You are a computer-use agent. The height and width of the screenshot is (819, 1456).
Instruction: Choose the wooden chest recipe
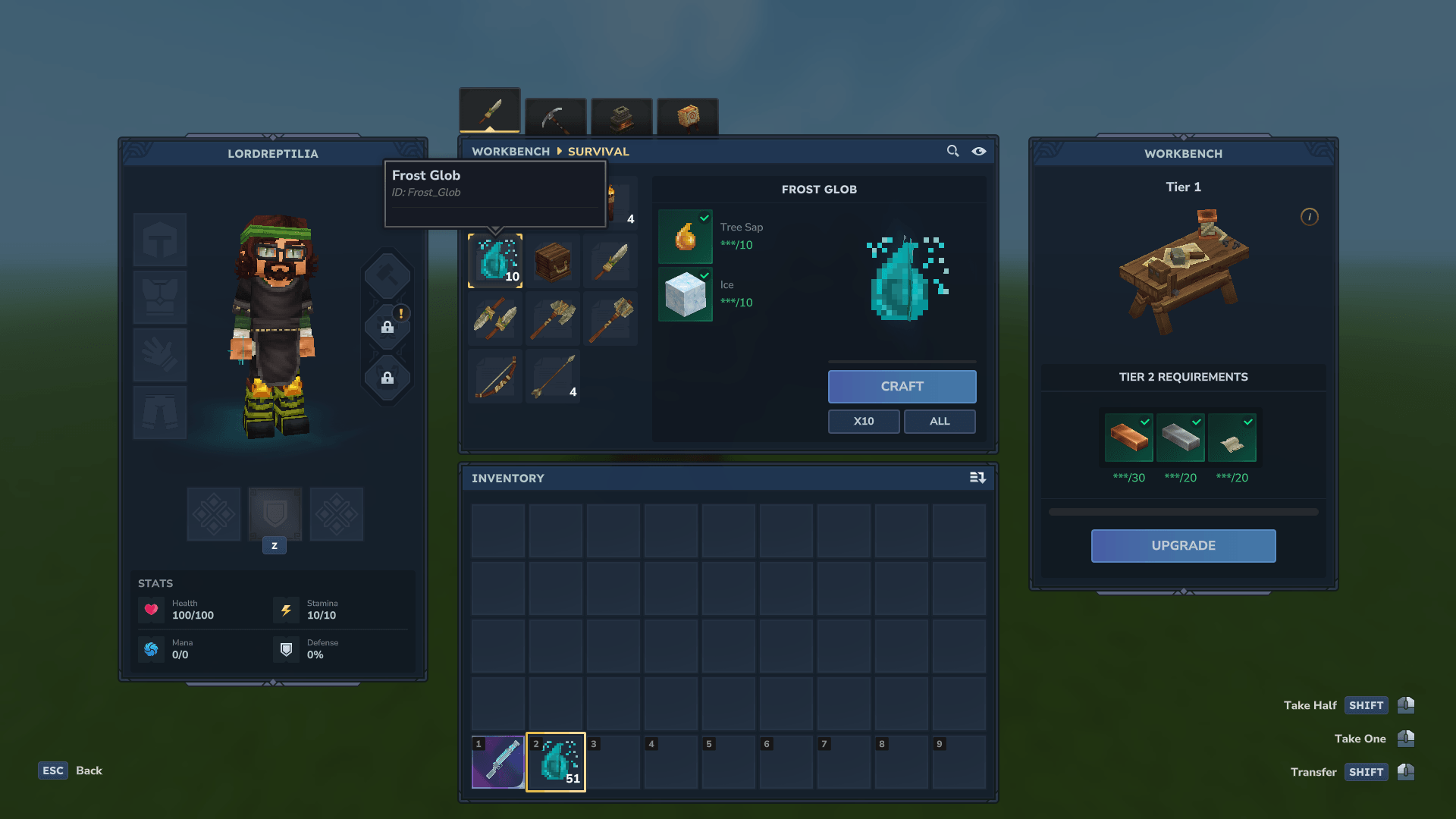(x=553, y=261)
